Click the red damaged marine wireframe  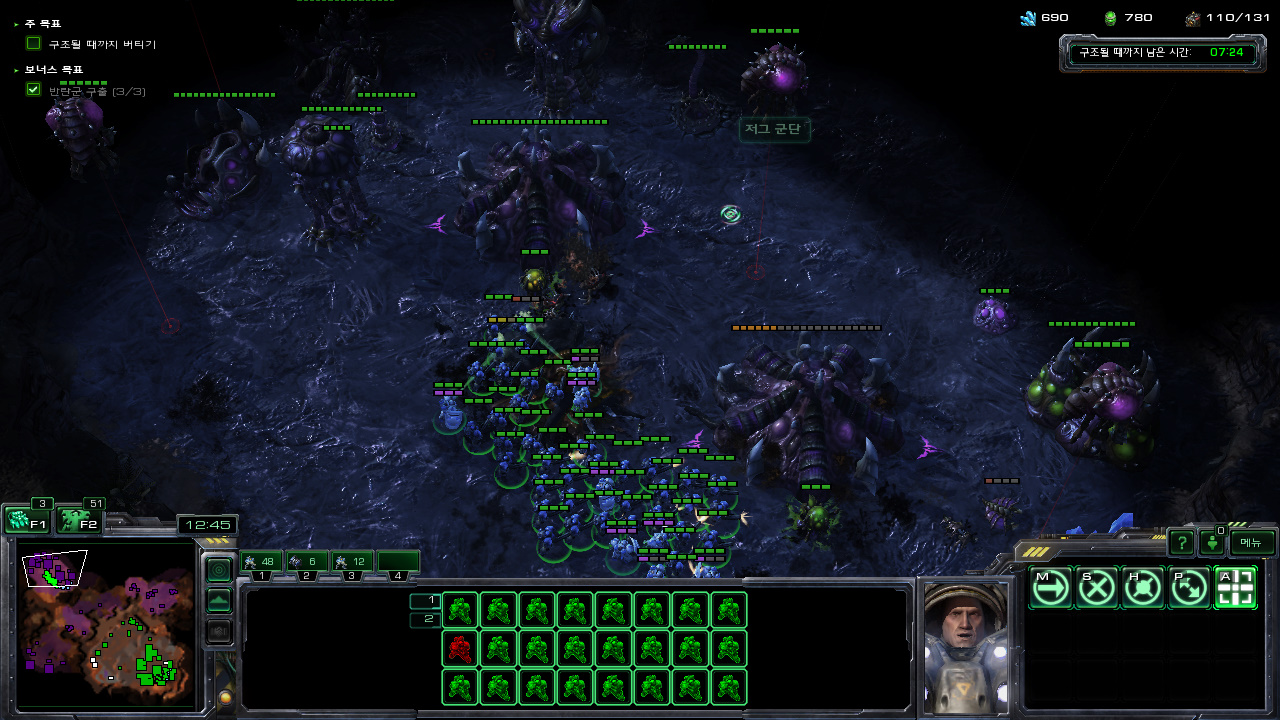pyautogui.click(x=460, y=649)
